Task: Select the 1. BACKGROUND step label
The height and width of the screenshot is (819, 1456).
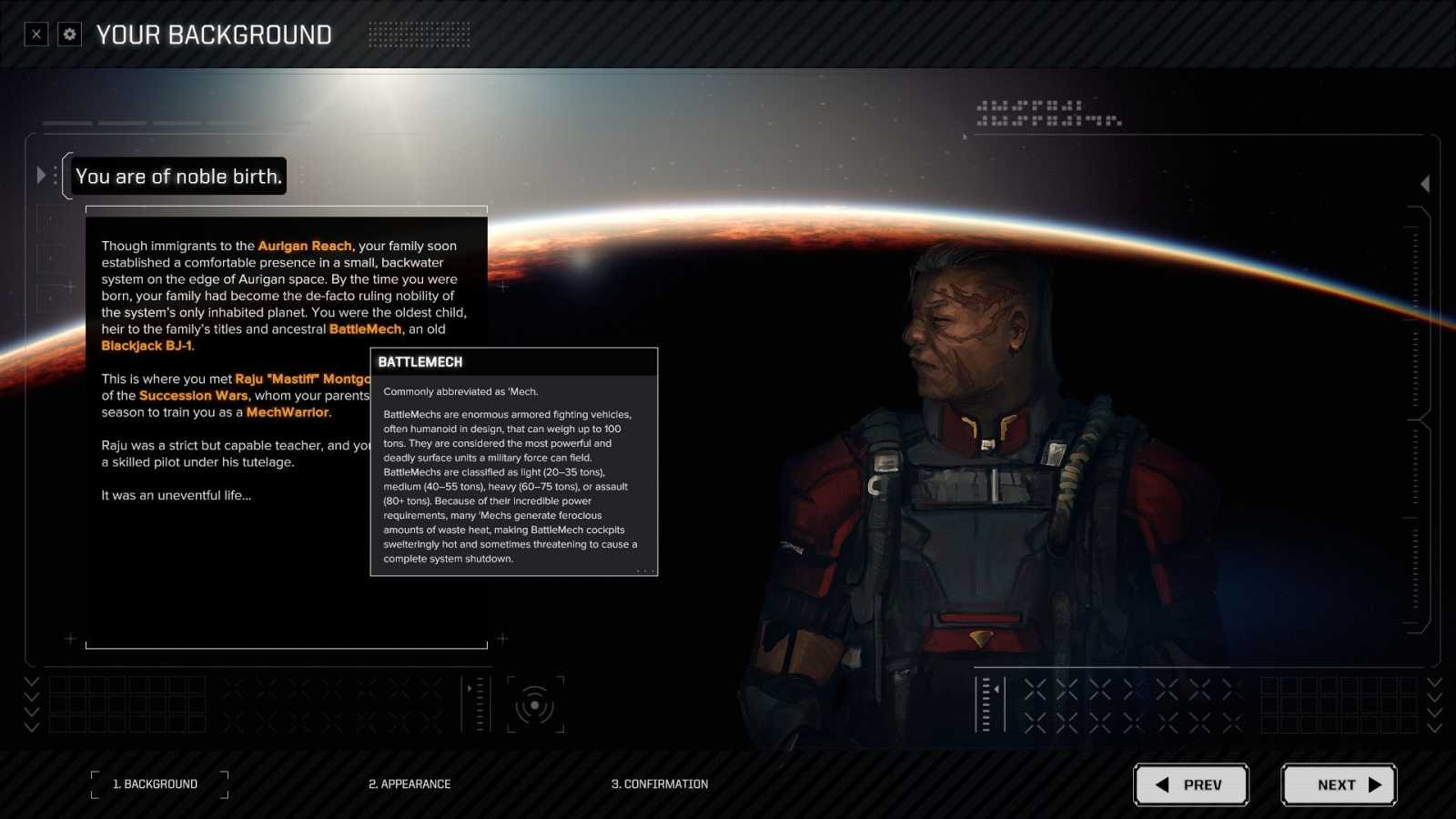Action: coord(157,784)
